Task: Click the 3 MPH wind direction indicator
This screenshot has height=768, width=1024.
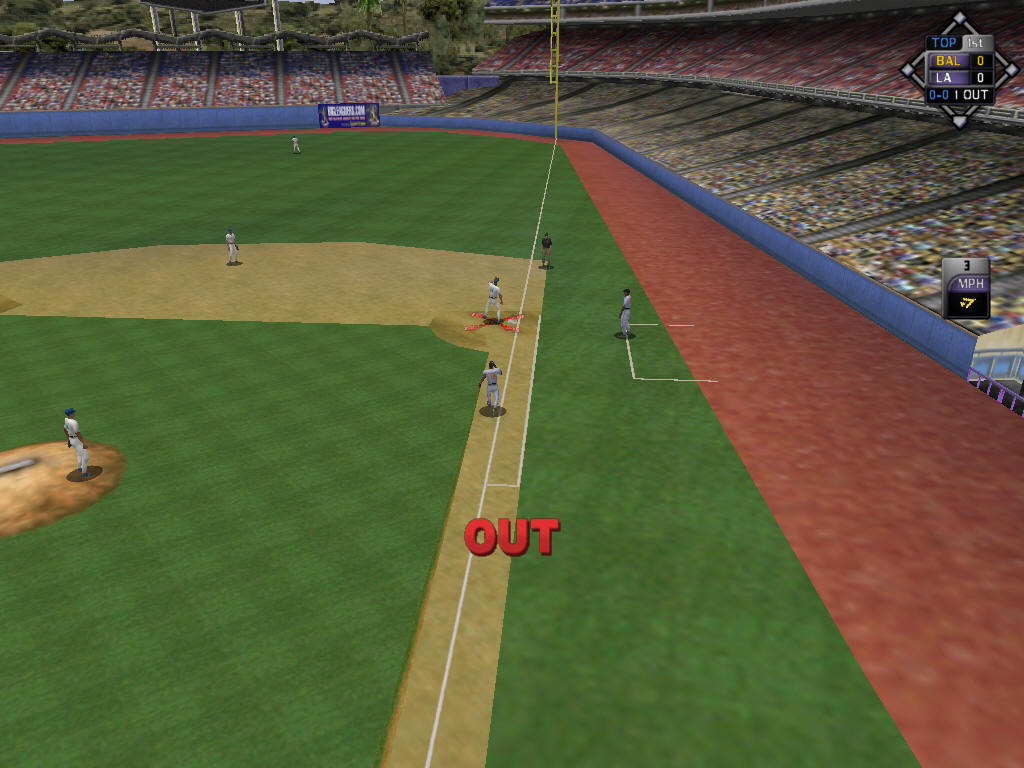Action: click(966, 289)
